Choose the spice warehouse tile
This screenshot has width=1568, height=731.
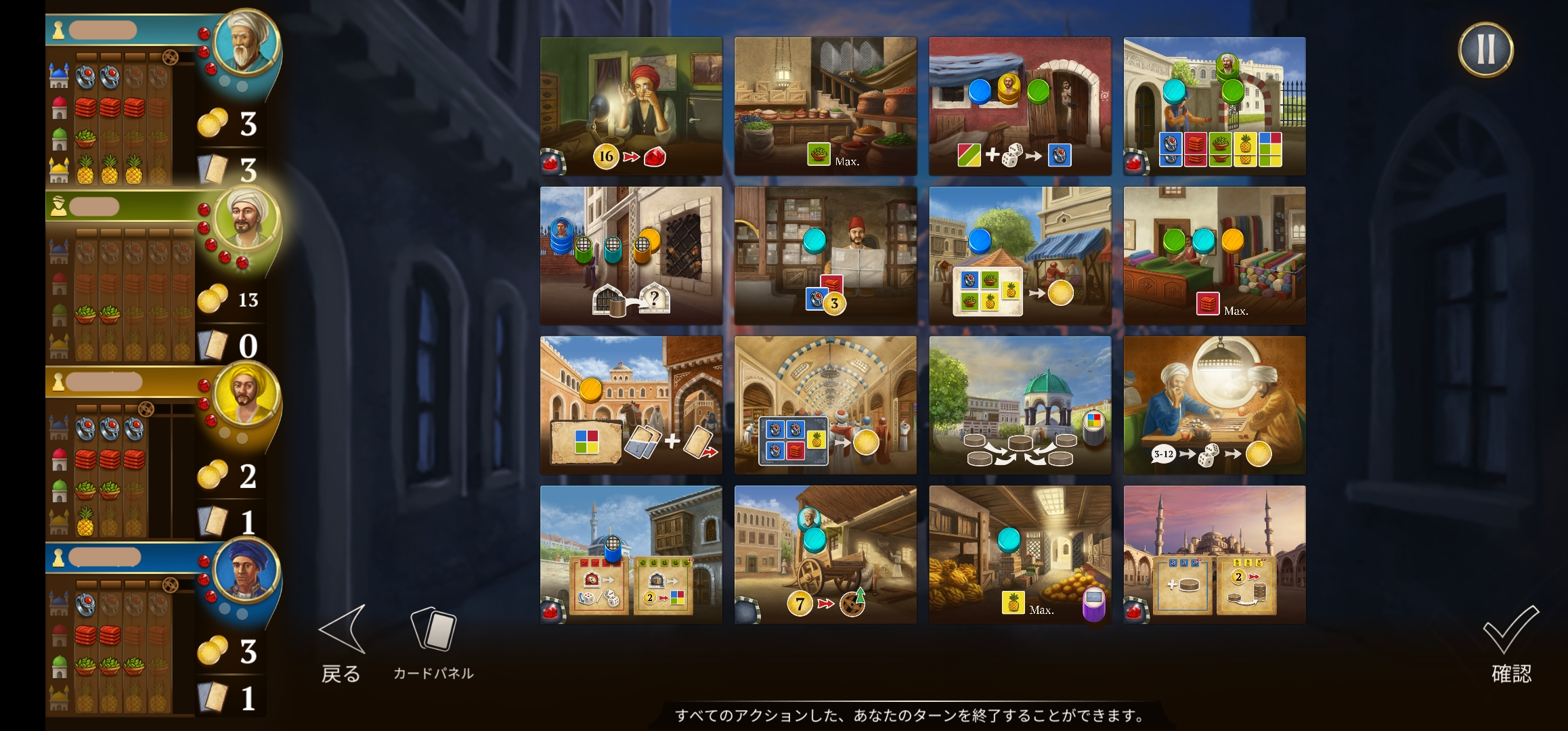(x=825, y=106)
